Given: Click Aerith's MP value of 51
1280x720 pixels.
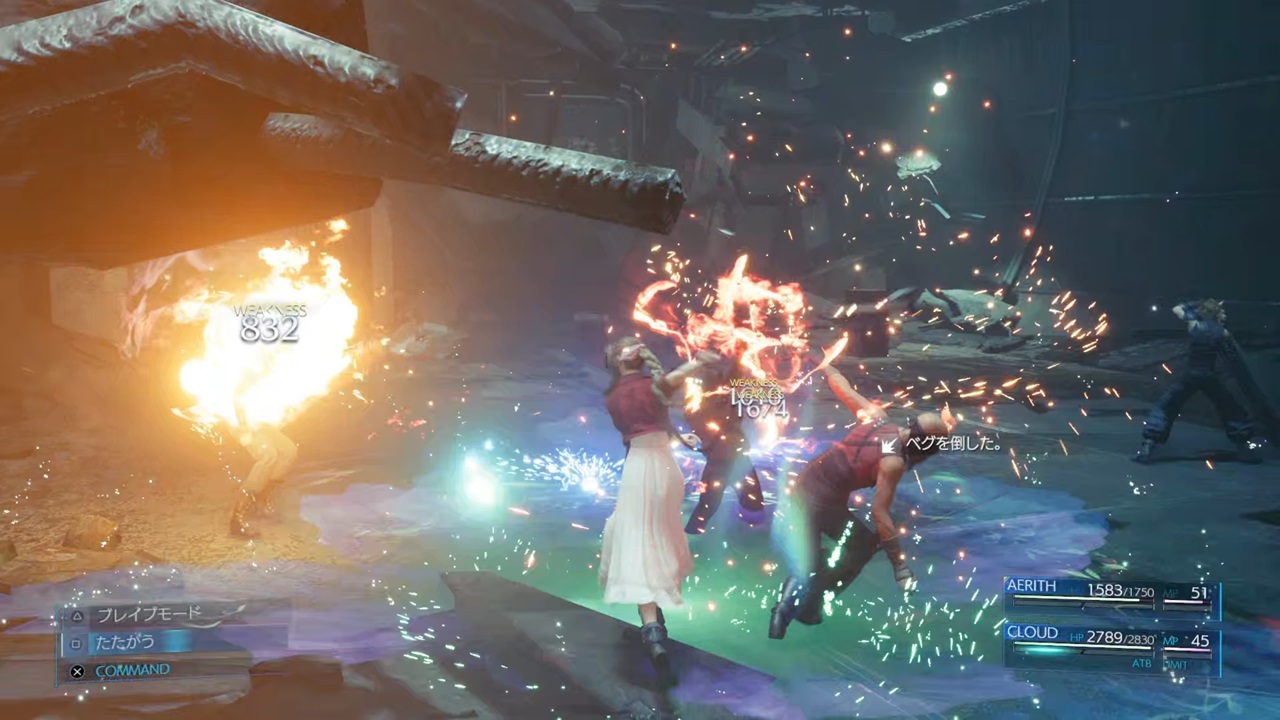Looking at the screenshot, I should [x=1198, y=591].
